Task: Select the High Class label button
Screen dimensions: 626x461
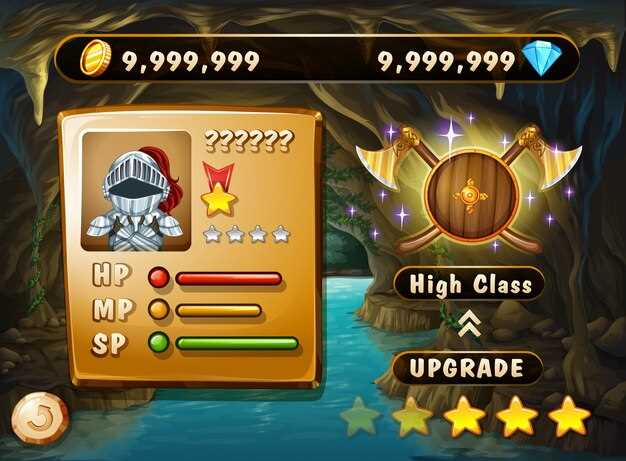Action: [x=468, y=284]
